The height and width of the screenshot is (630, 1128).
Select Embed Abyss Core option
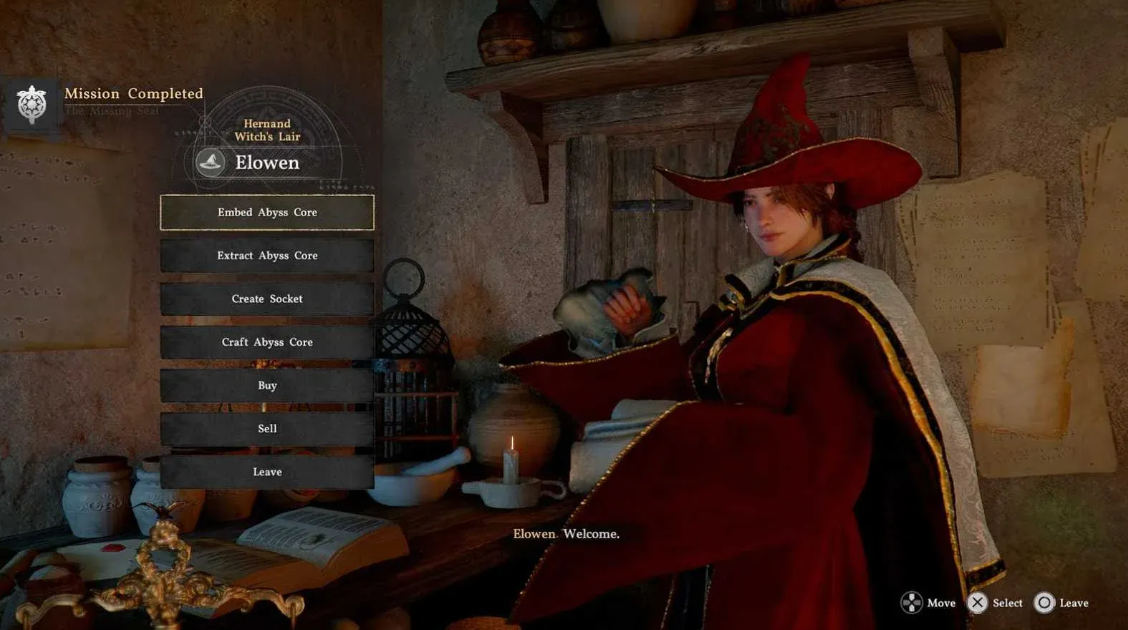pyautogui.click(x=267, y=212)
